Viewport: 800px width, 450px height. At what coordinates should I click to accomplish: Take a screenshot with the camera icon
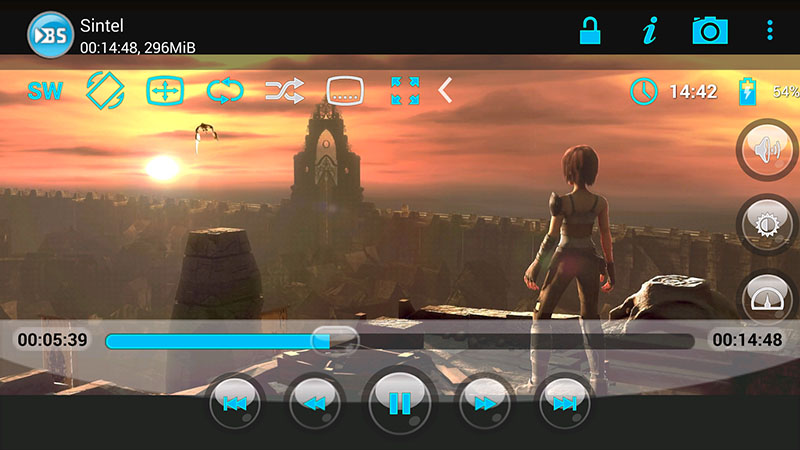click(x=710, y=31)
